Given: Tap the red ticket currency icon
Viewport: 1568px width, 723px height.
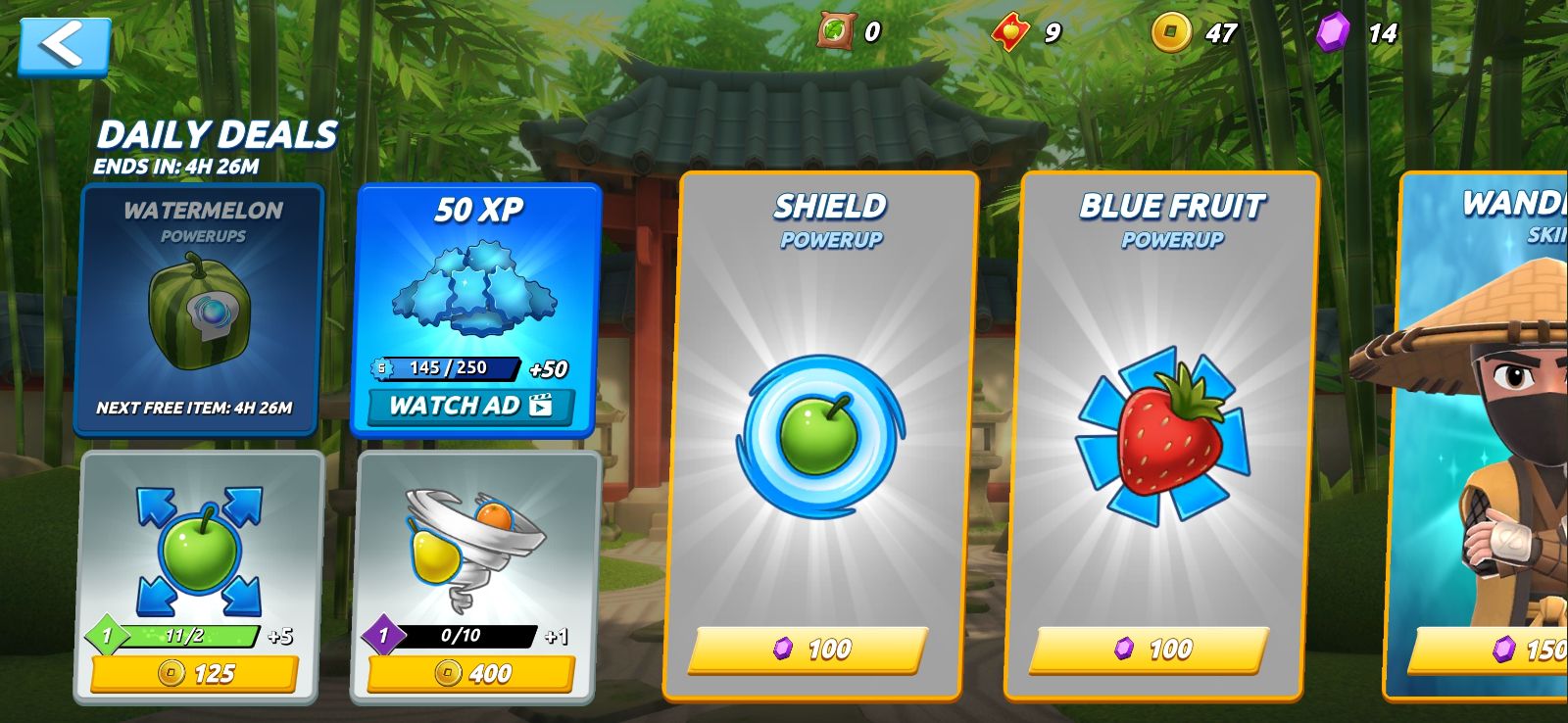Looking at the screenshot, I should 1009,32.
